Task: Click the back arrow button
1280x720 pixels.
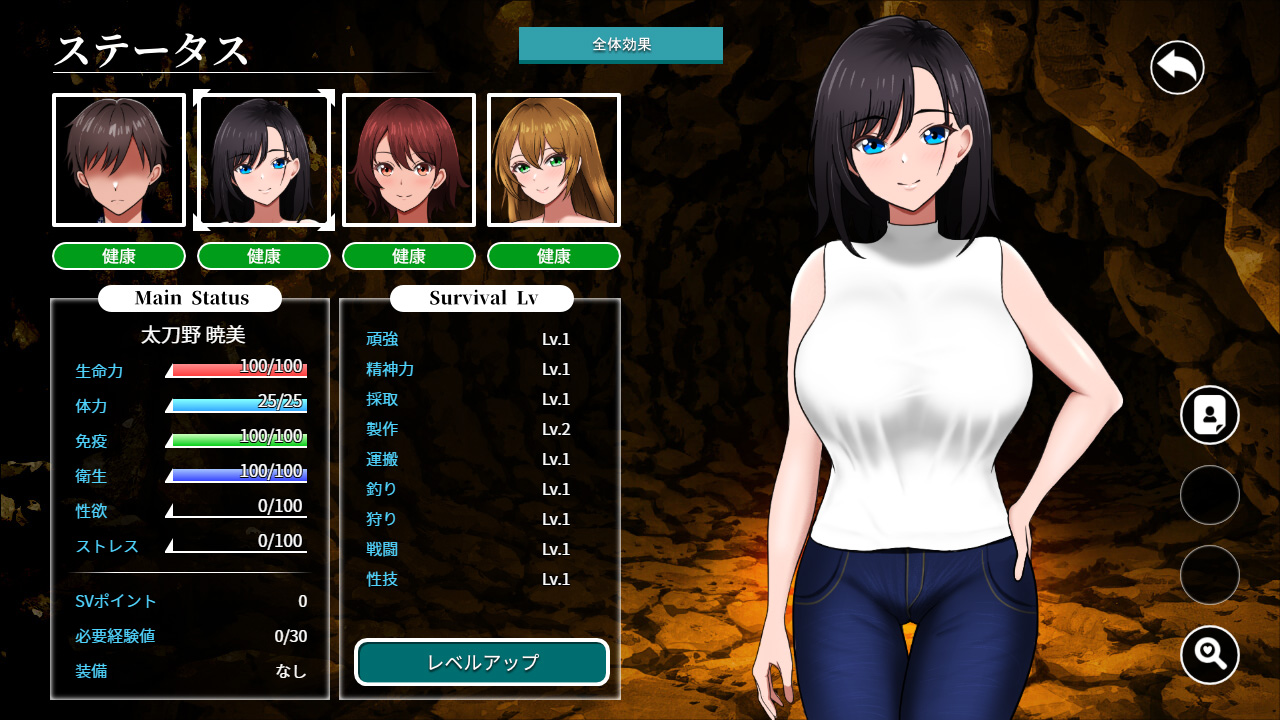Action: click(x=1177, y=68)
